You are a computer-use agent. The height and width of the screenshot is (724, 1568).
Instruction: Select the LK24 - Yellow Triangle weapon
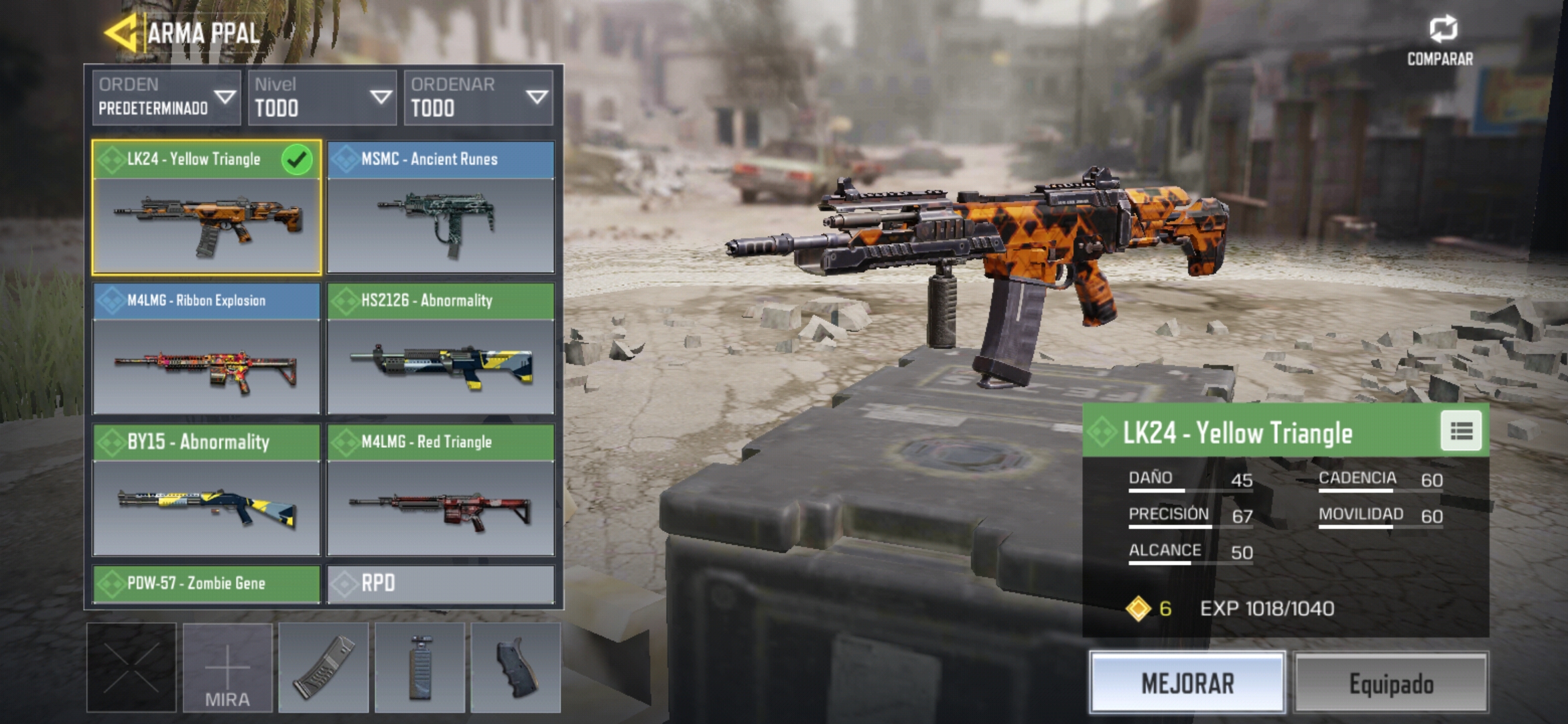206,208
